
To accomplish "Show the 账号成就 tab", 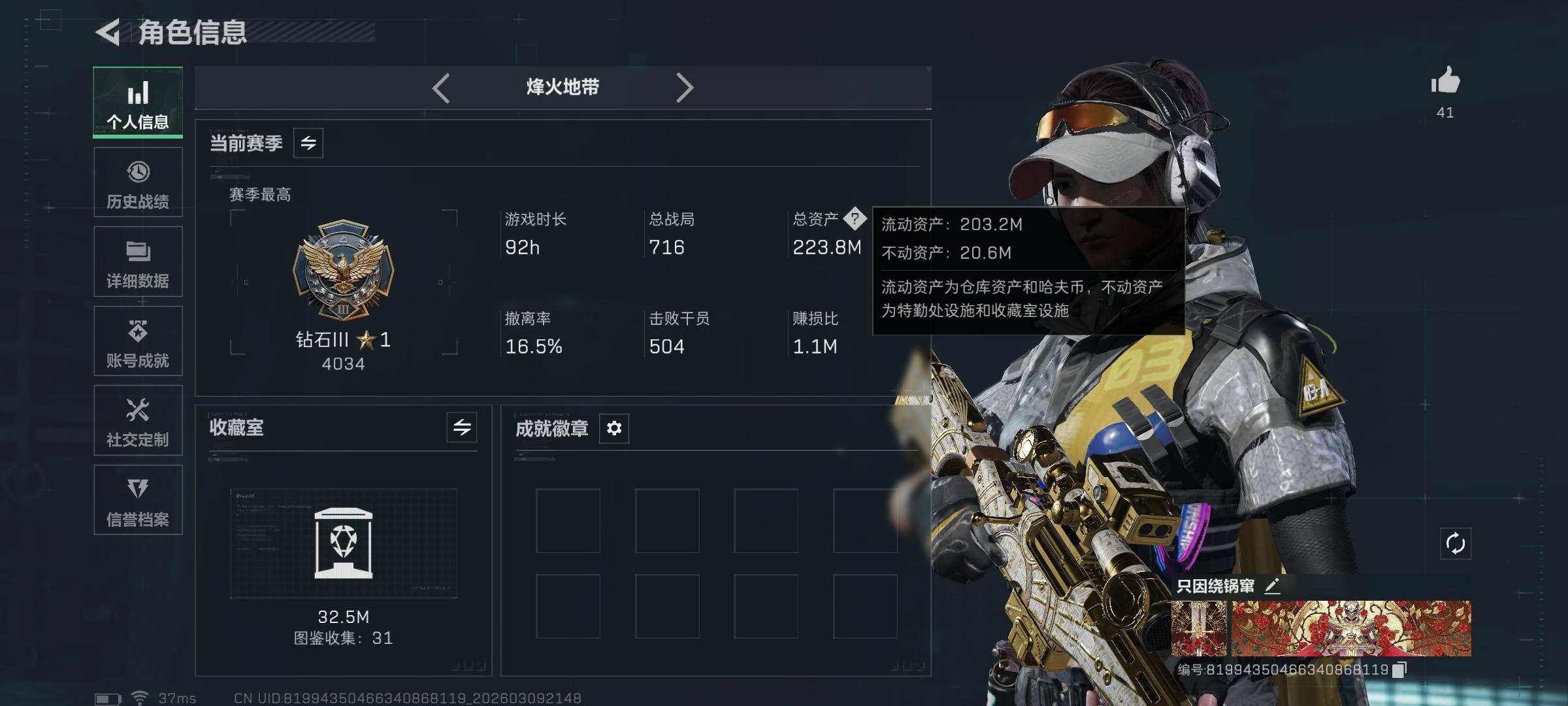I will click(x=138, y=341).
